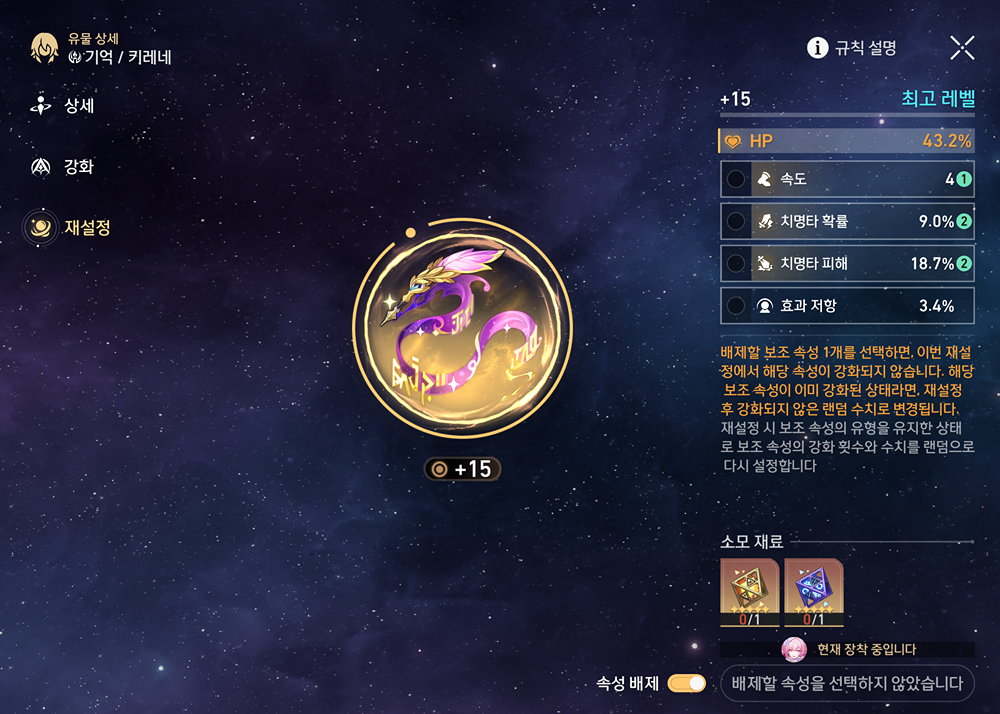Select the 효과 저항 substat row
Image resolution: width=1000 pixels, height=714 pixels.
point(846,306)
